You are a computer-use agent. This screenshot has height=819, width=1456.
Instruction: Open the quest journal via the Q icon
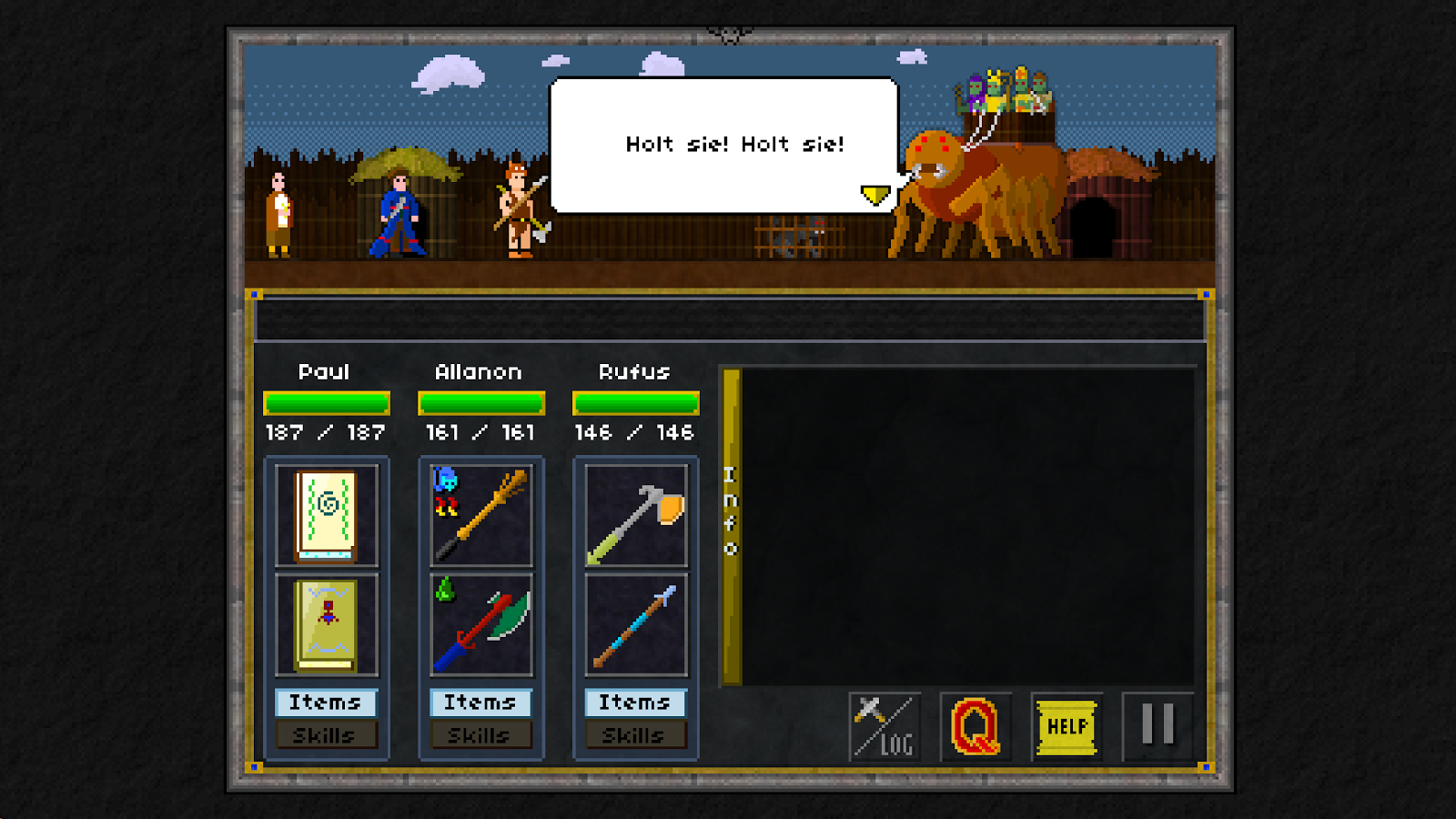(x=975, y=725)
